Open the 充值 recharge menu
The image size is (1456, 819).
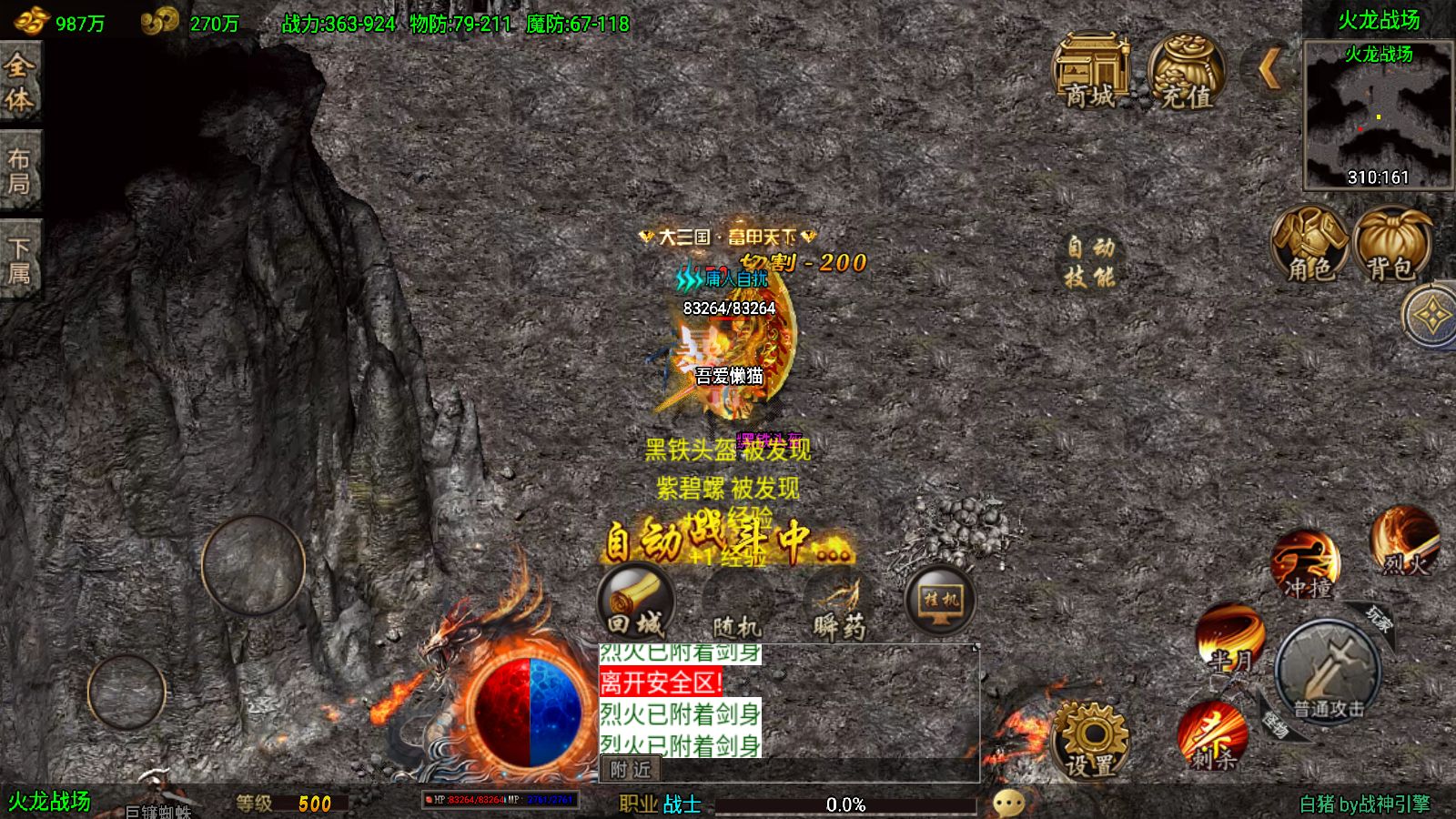click(1185, 71)
